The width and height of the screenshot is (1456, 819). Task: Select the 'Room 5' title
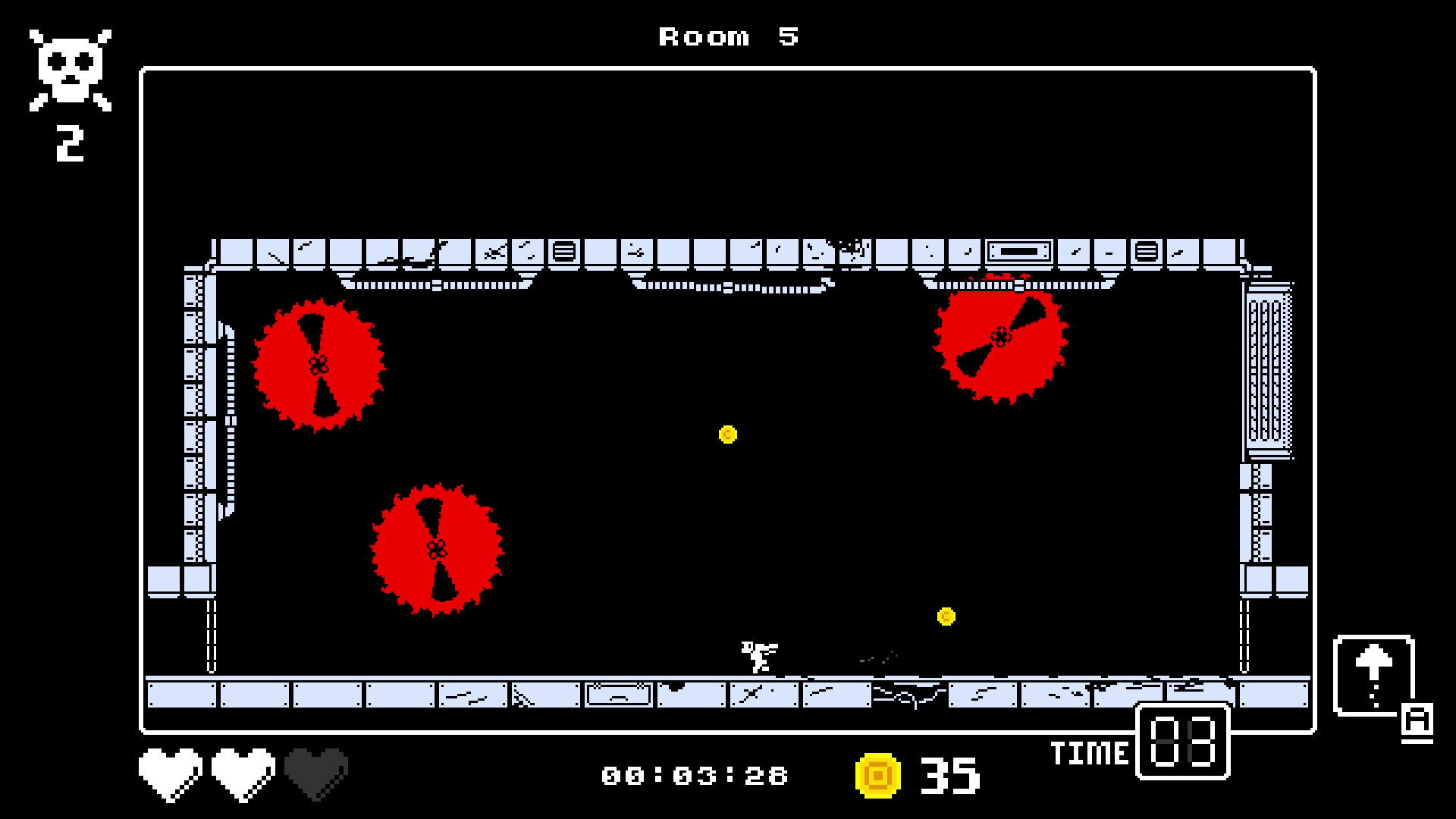727,36
